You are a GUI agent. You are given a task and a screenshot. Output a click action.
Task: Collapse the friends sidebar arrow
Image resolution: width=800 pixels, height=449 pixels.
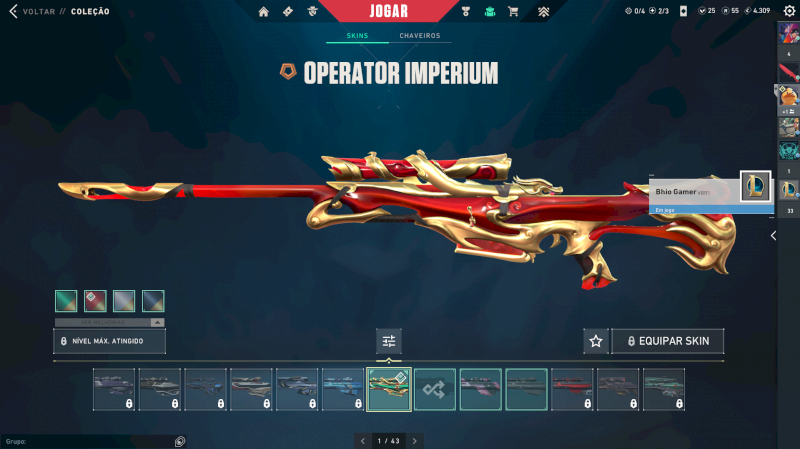pyautogui.click(x=773, y=236)
